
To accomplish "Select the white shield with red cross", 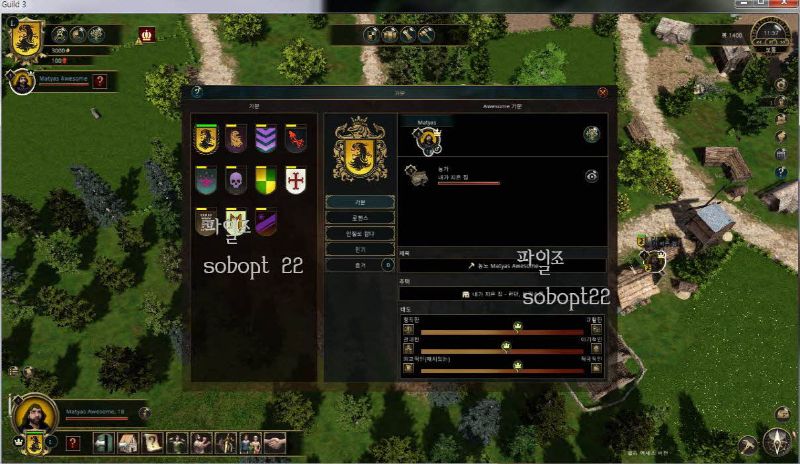I will pyautogui.click(x=294, y=180).
